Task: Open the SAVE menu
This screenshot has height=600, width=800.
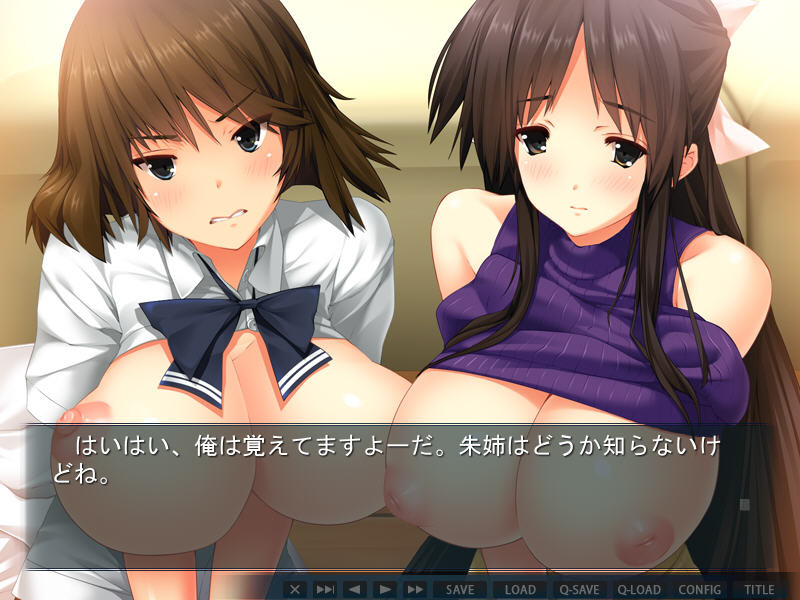Action: (x=460, y=590)
